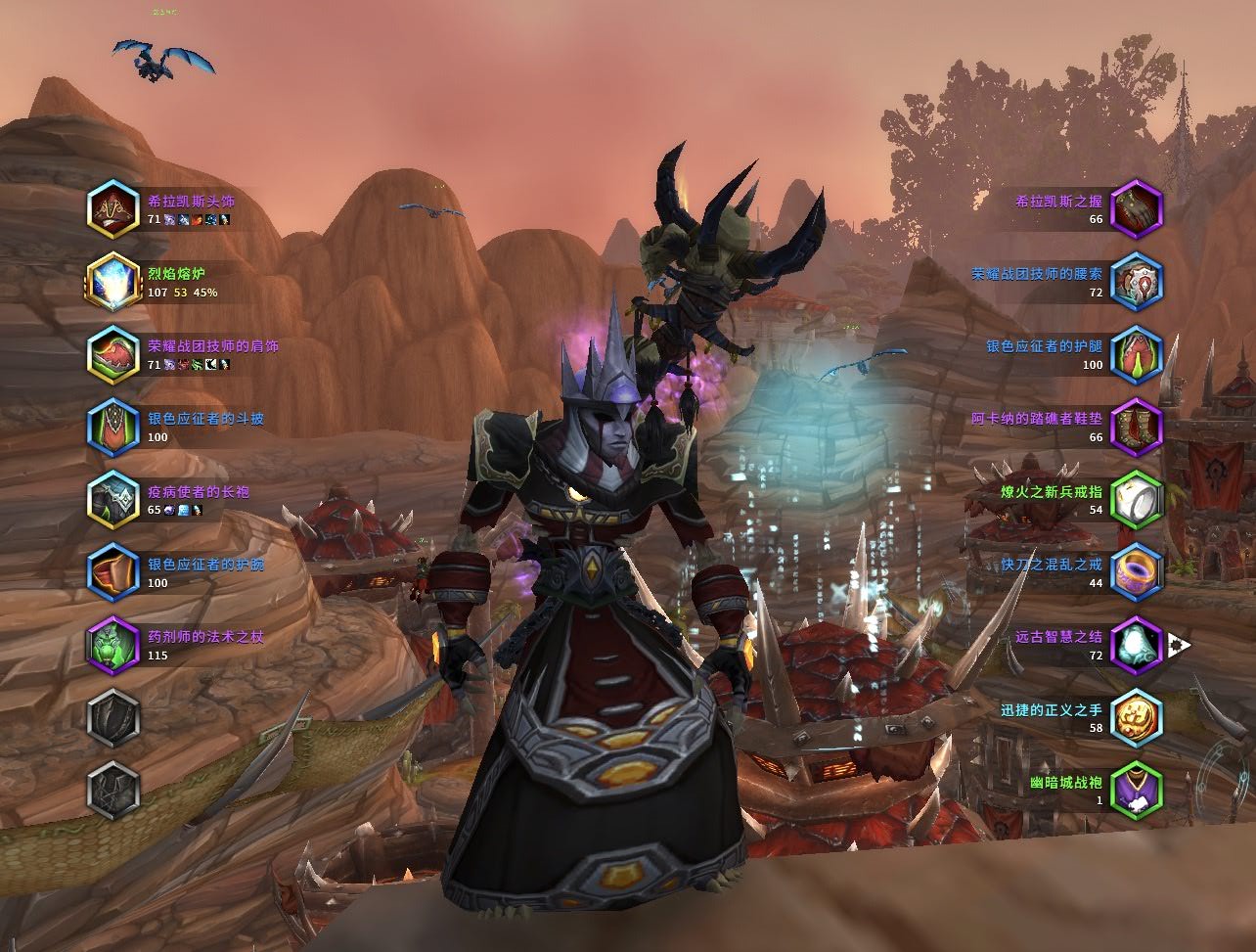This screenshot has width=1256, height=952.
Task: Select the 希拉凯斯头饰 helmet slot
Action: pyautogui.click(x=113, y=209)
